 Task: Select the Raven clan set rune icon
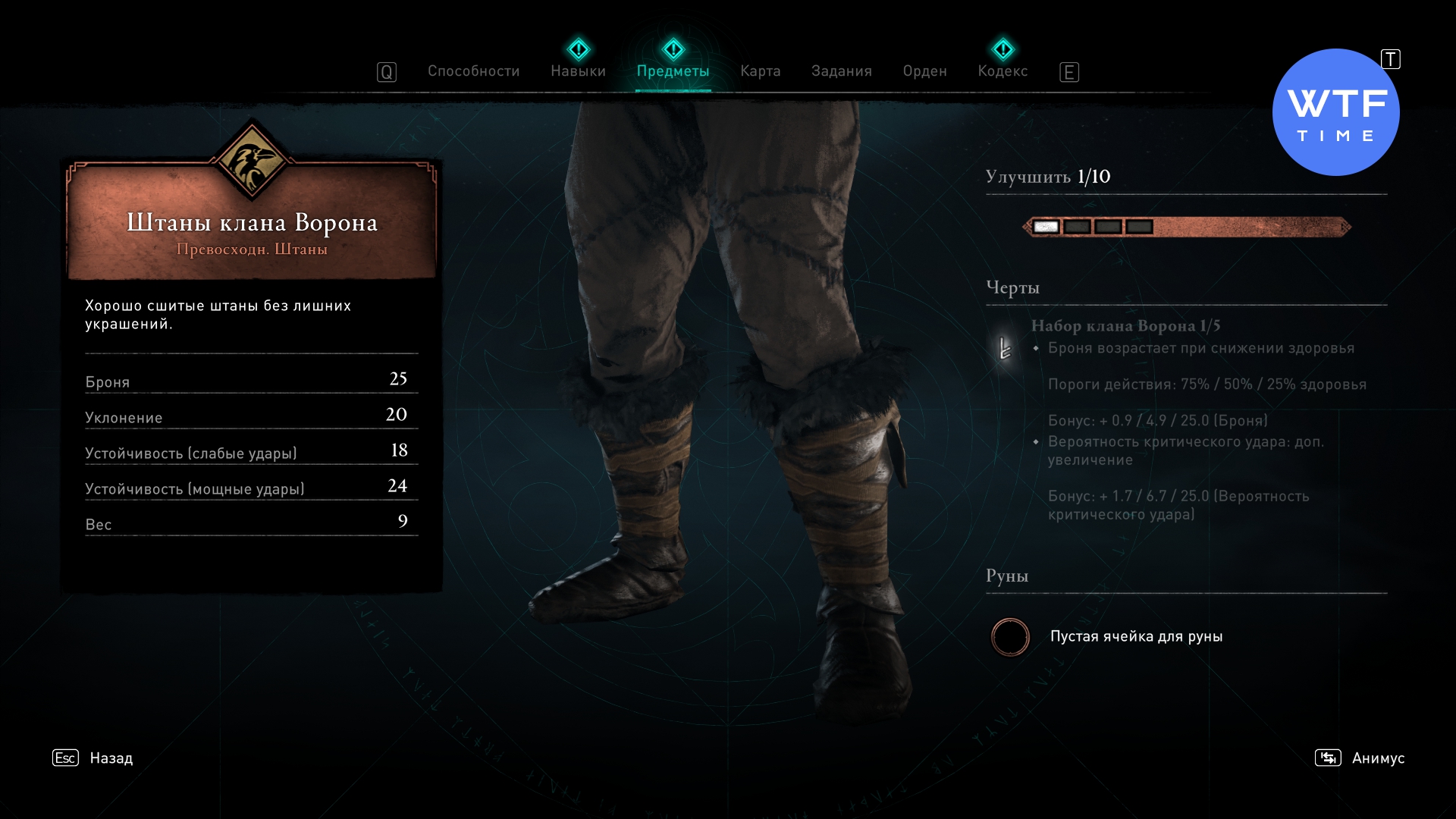coord(1006,348)
